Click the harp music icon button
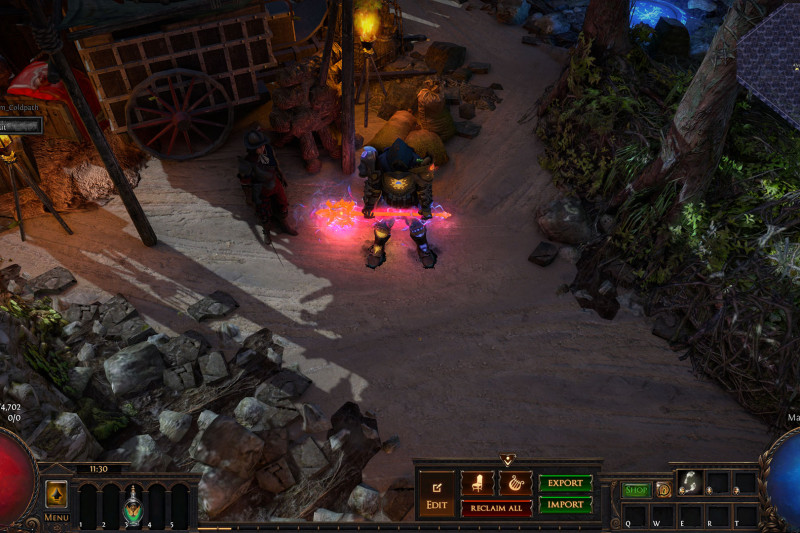The width and height of the screenshot is (800, 533). [x=515, y=483]
